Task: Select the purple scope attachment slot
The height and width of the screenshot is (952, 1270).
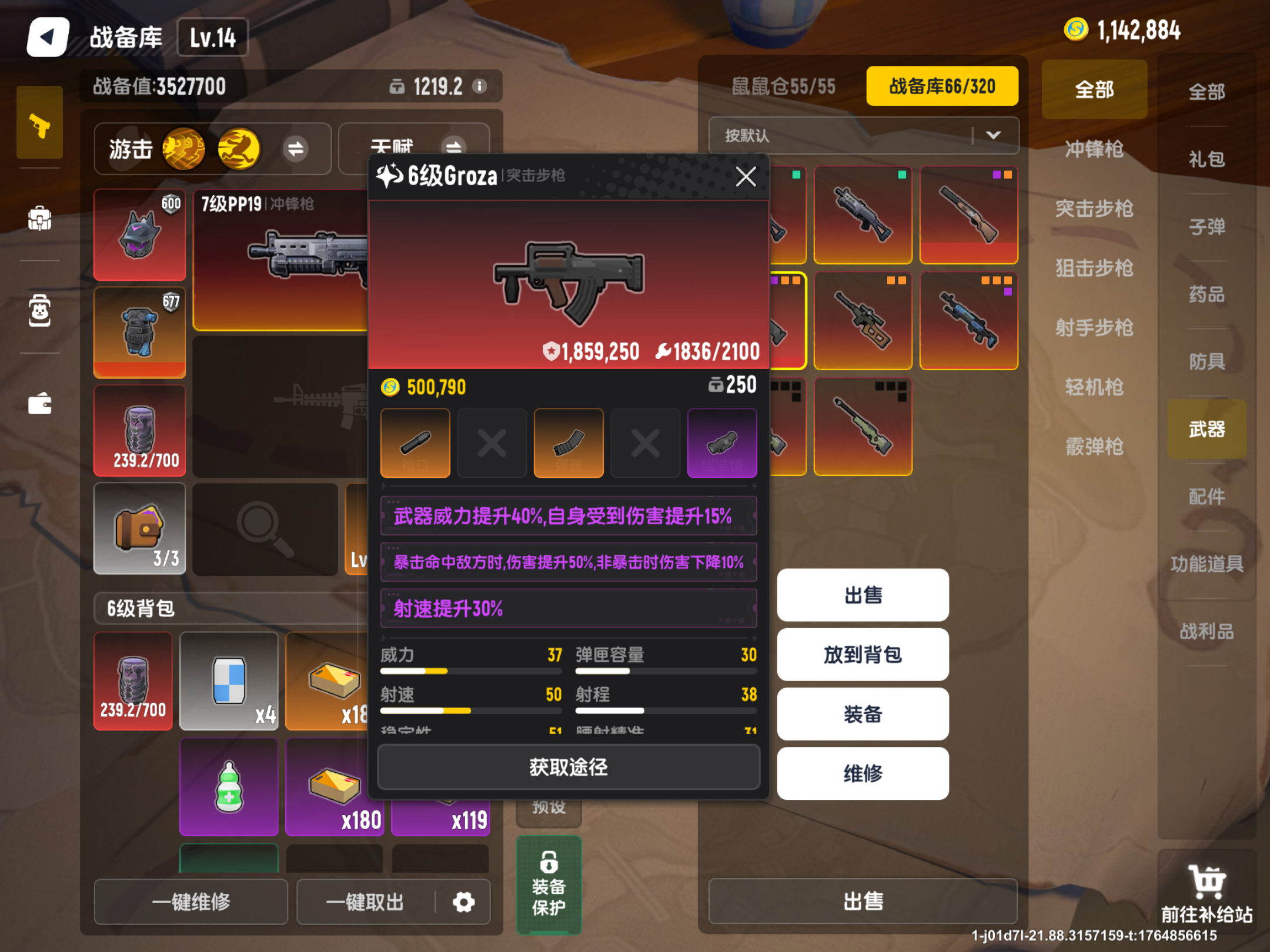Action: [722, 443]
